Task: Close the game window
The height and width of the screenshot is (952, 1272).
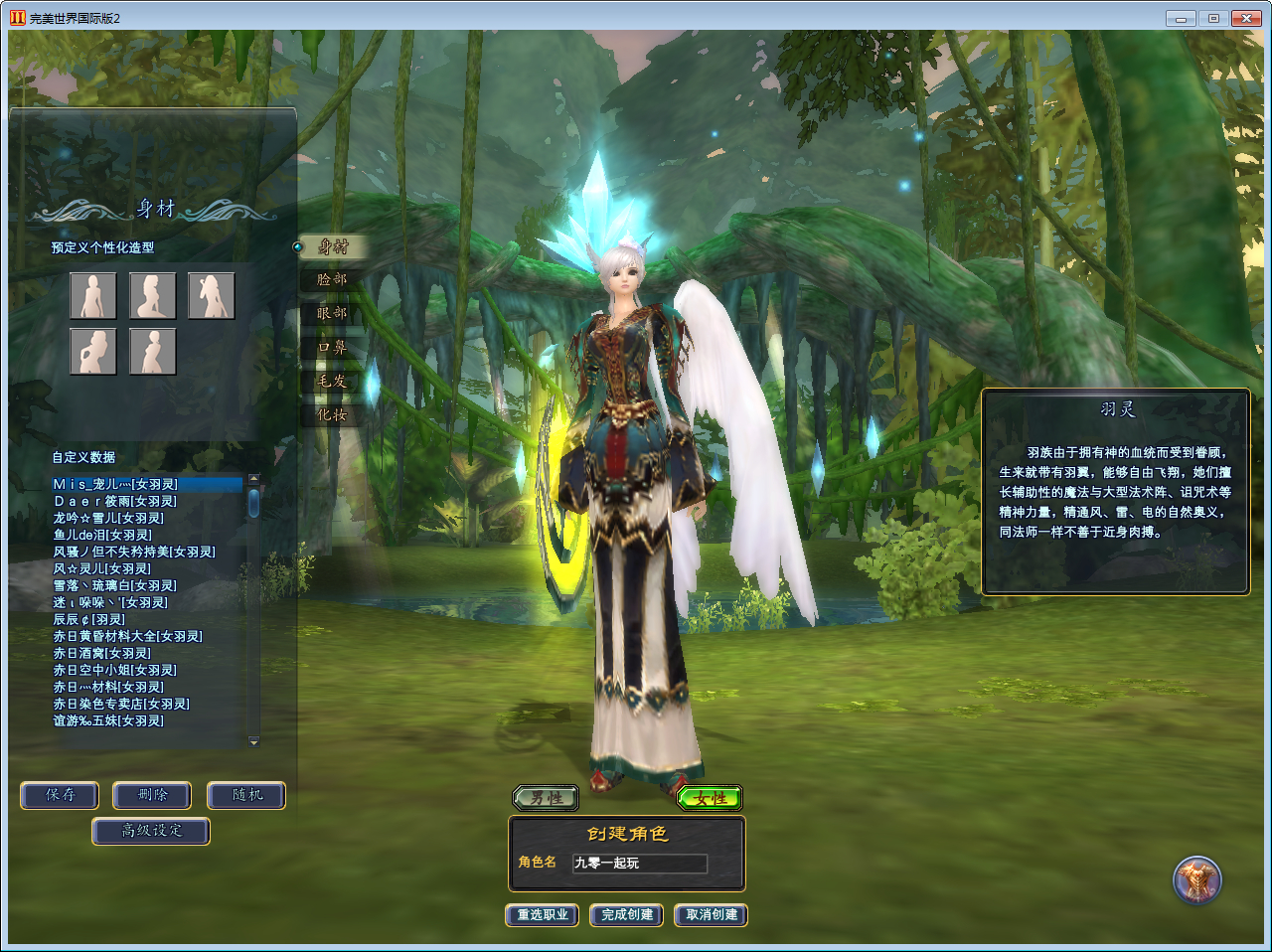Action: [x=1245, y=18]
